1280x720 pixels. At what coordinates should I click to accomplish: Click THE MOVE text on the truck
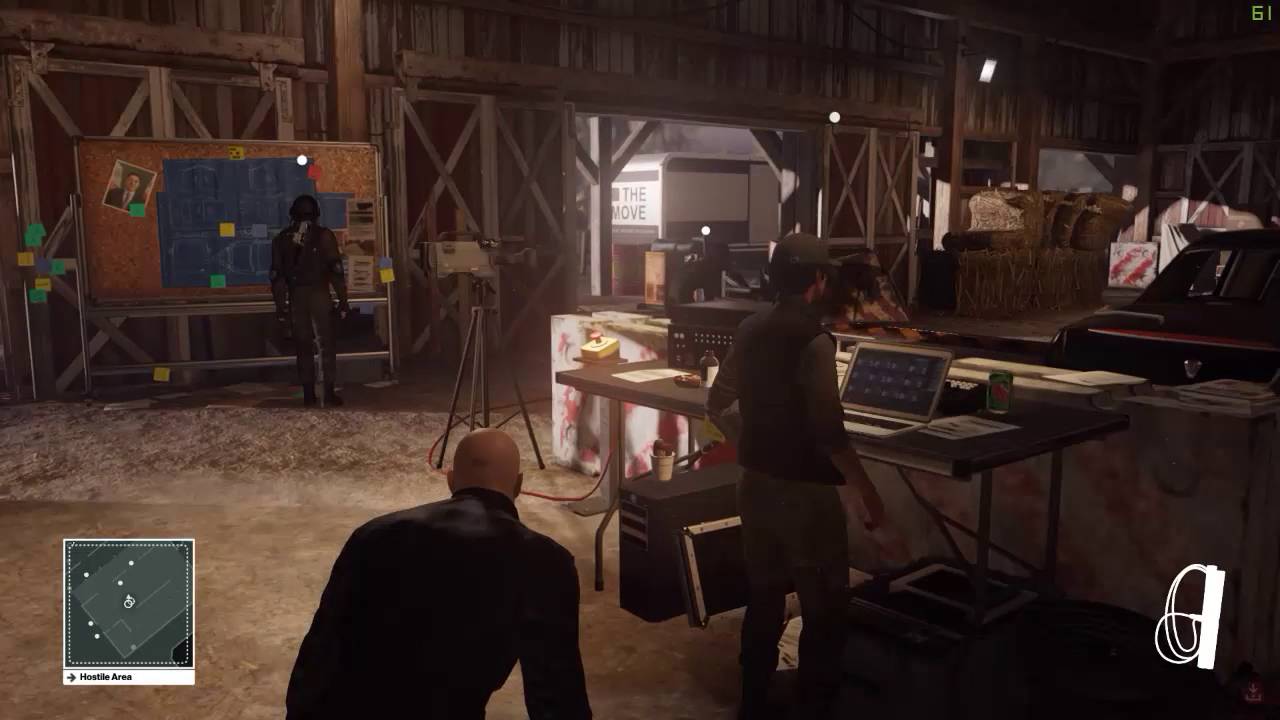tap(632, 204)
